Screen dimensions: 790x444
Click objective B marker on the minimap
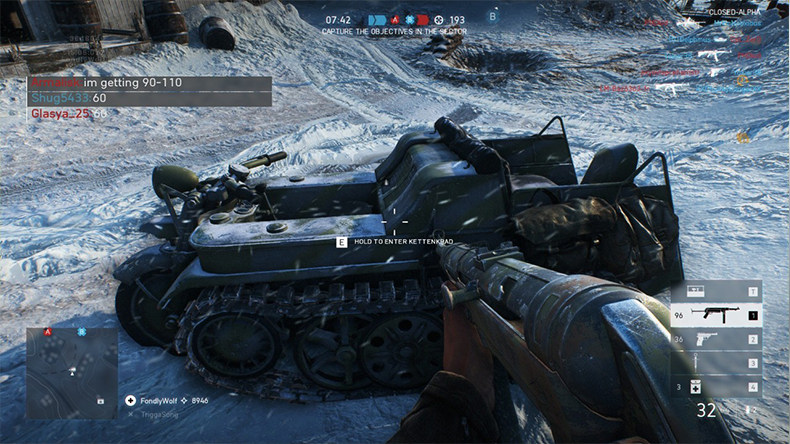pyautogui.click(x=82, y=332)
